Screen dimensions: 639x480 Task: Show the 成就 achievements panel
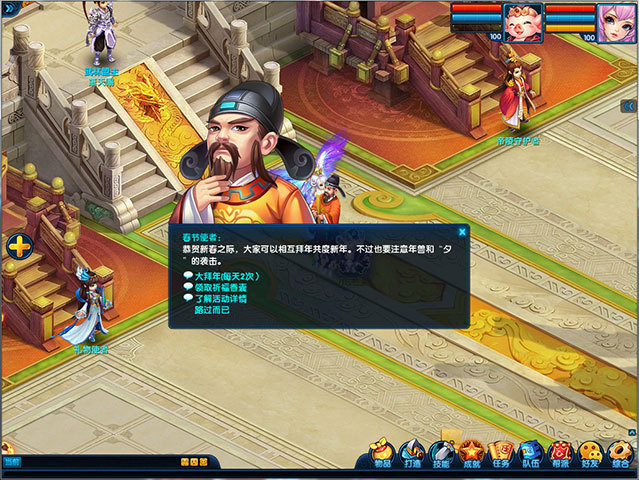pos(472,454)
